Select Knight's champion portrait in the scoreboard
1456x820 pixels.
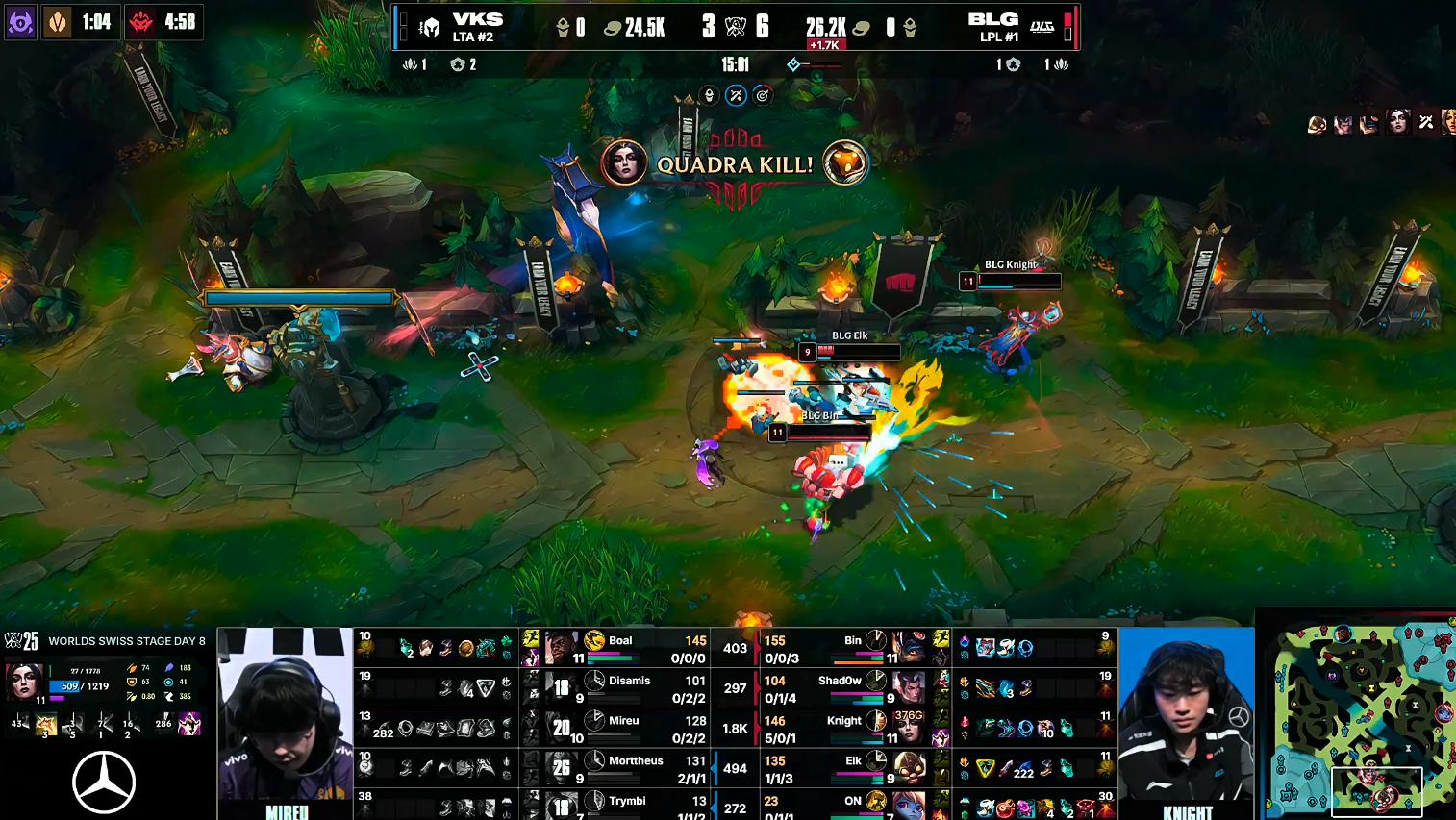[x=910, y=728]
